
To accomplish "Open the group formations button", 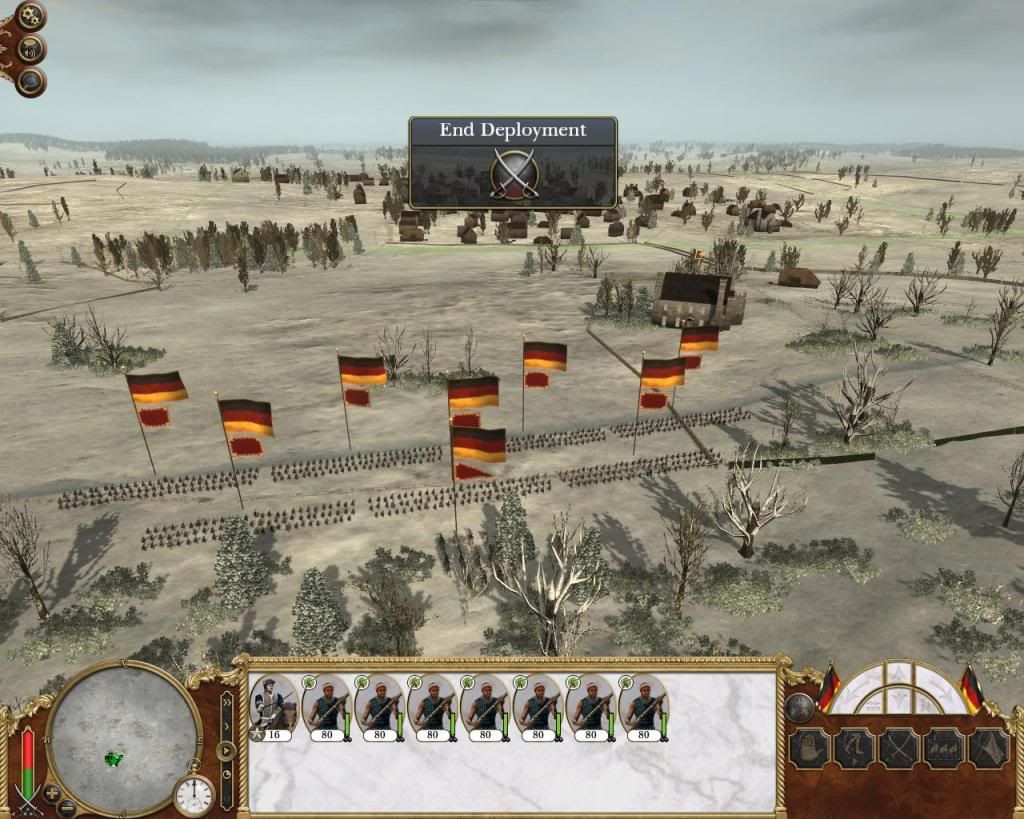I will 944,748.
